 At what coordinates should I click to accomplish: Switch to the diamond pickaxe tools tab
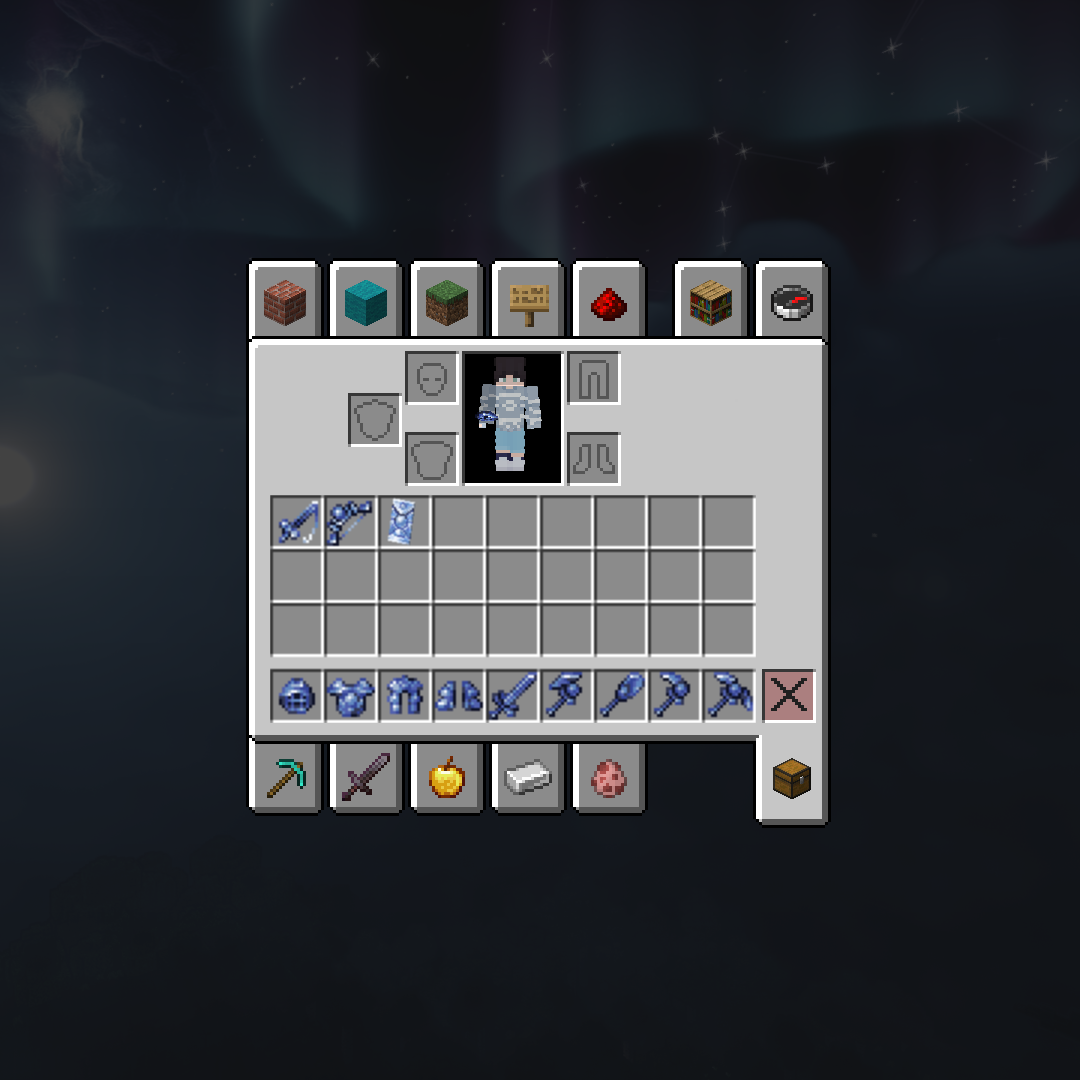[x=284, y=777]
